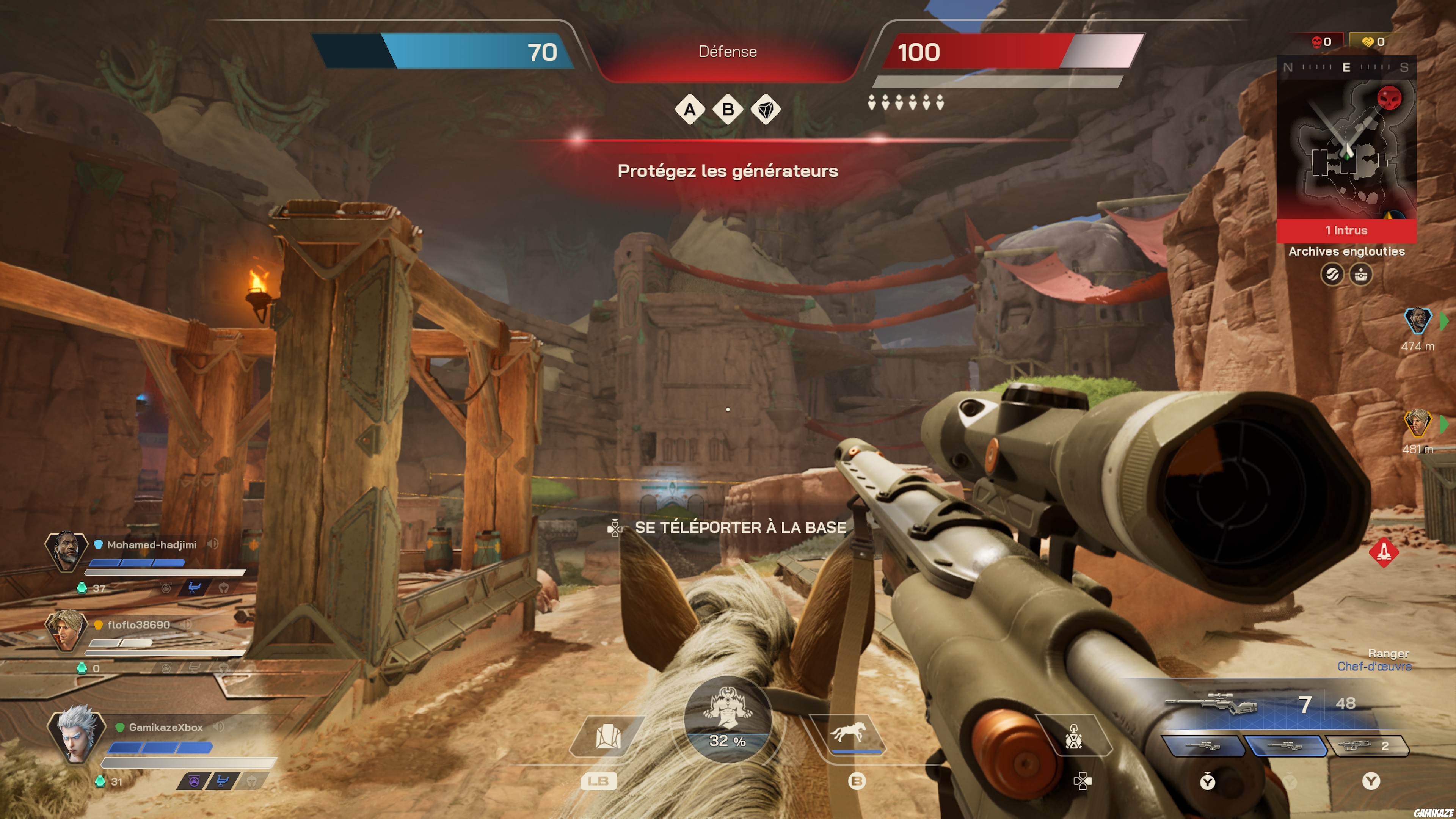This screenshot has width=1456, height=819.
Task: Select the heavy weapon slot with 2 ammo
Action: coord(1367,746)
